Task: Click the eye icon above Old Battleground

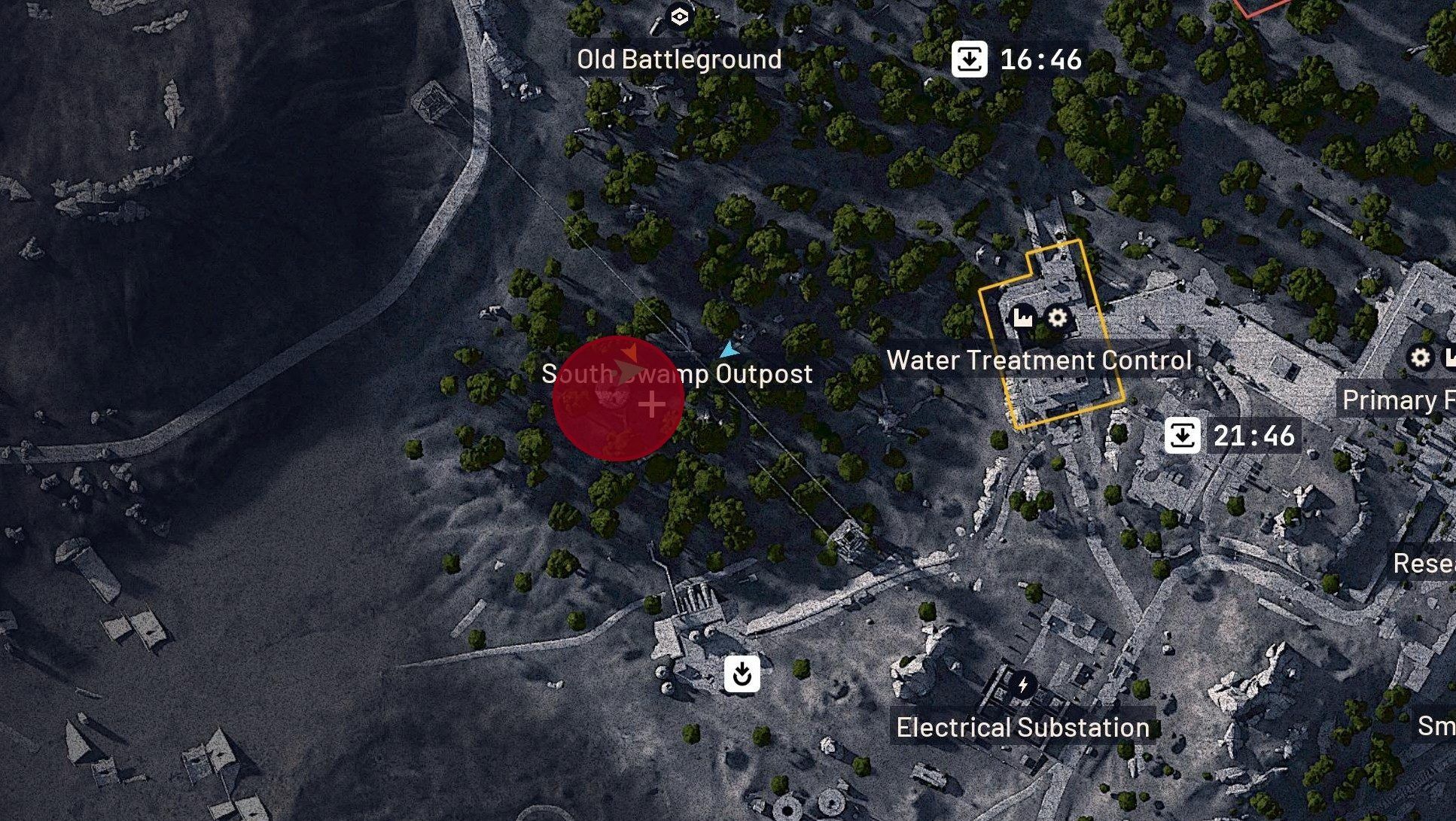Action: click(x=680, y=17)
